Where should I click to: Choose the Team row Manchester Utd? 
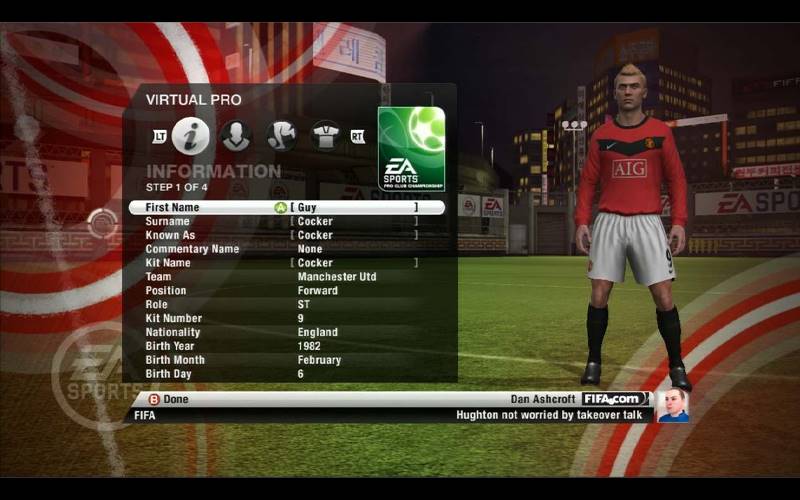(286, 277)
